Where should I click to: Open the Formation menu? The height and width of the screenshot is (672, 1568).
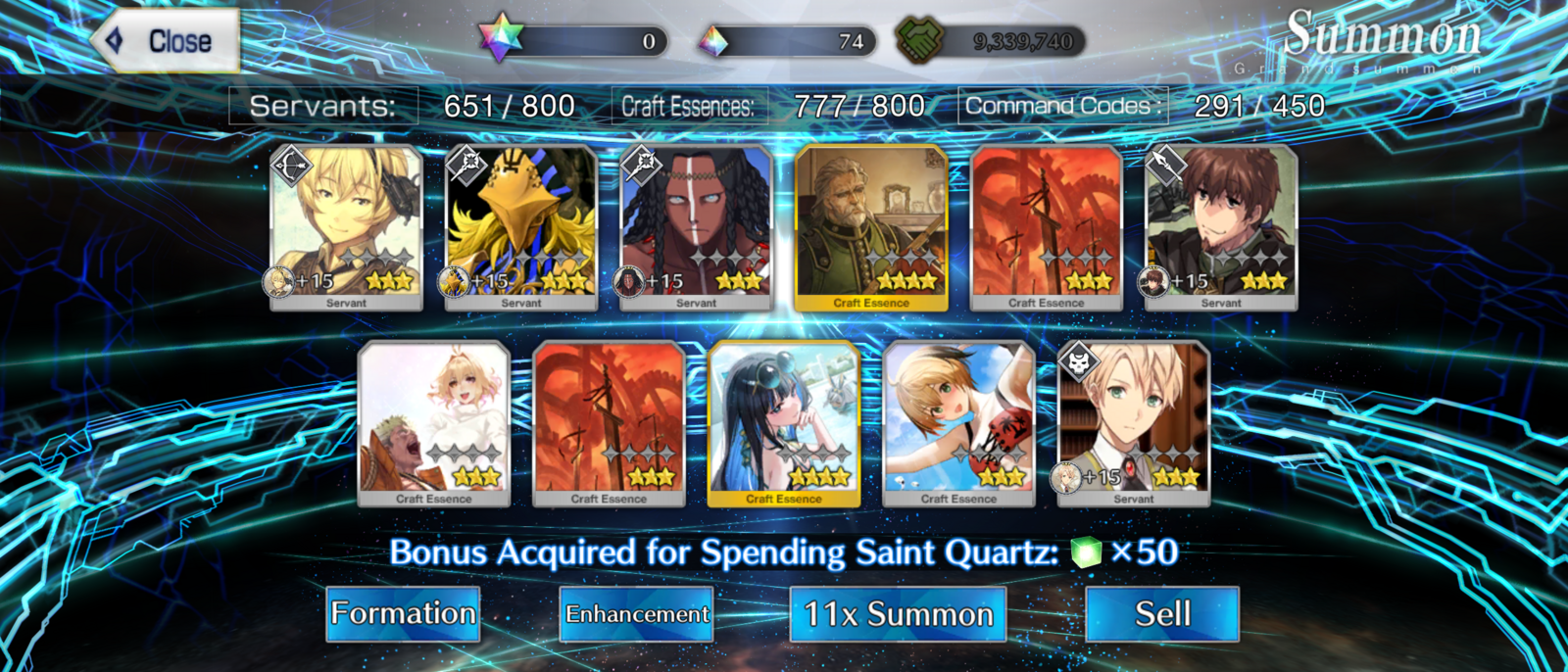[403, 614]
